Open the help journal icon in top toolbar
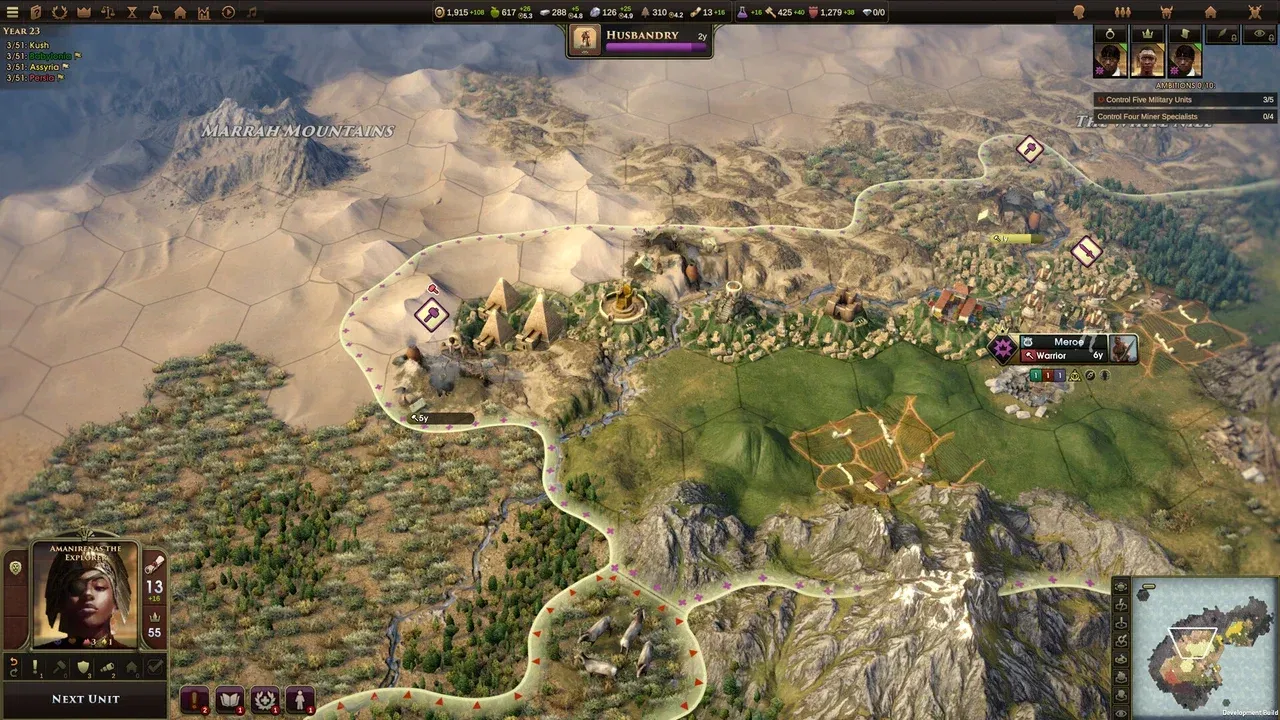The width and height of the screenshot is (1280, 720). click(36, 12)
